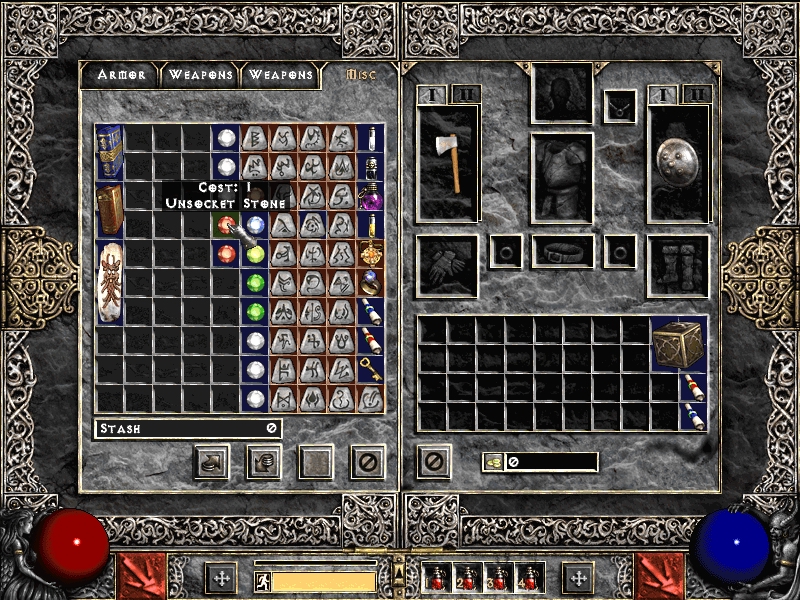Switch to the Armor tab
The image size is (800, 600).
click(x=121, y=75)
